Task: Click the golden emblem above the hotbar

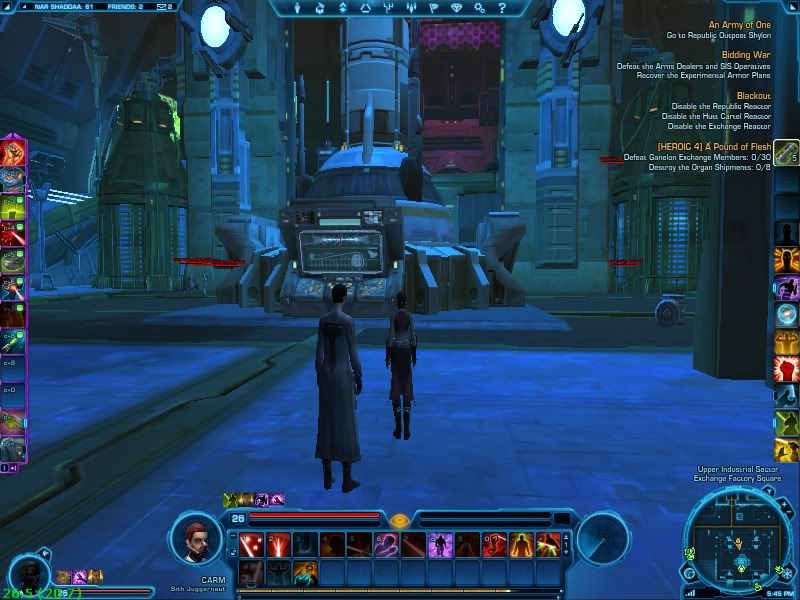Action: click(x=400, y=521)
